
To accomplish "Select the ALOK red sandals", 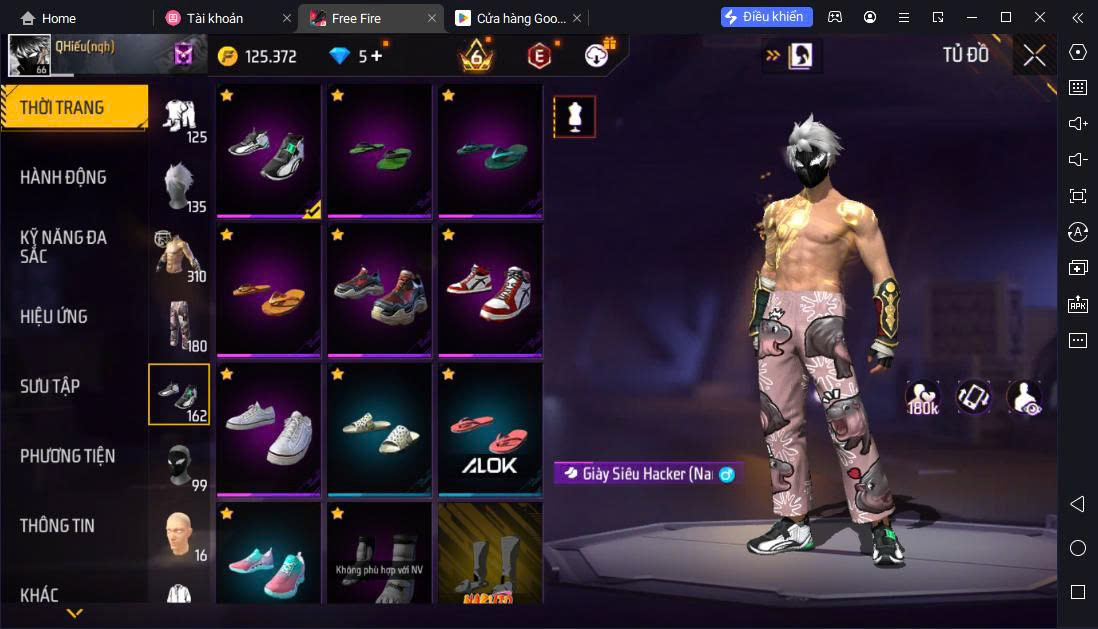I will pos(489,430).
